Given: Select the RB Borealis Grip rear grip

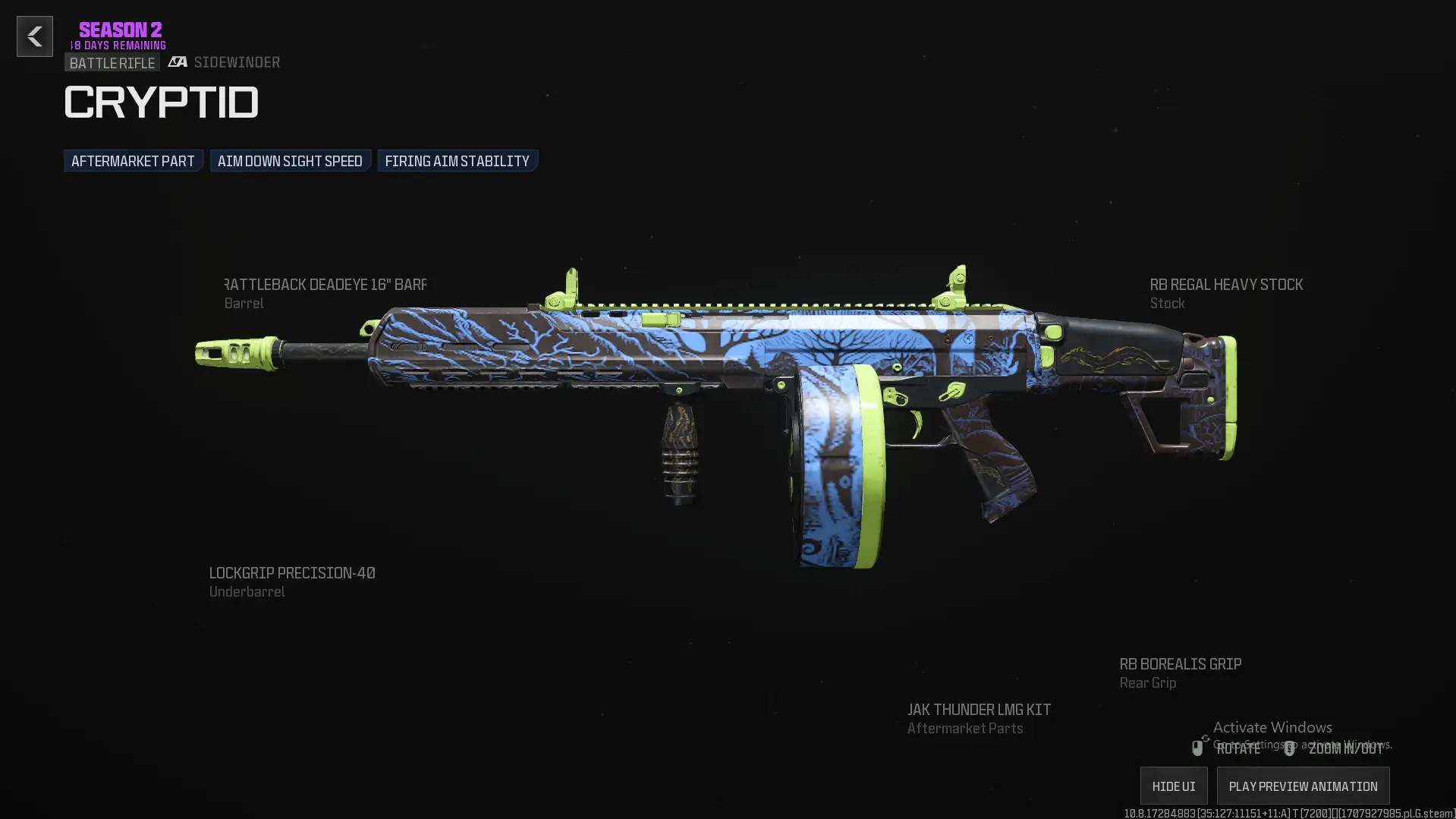Looking at the screenshot, I should point(1180,664).
